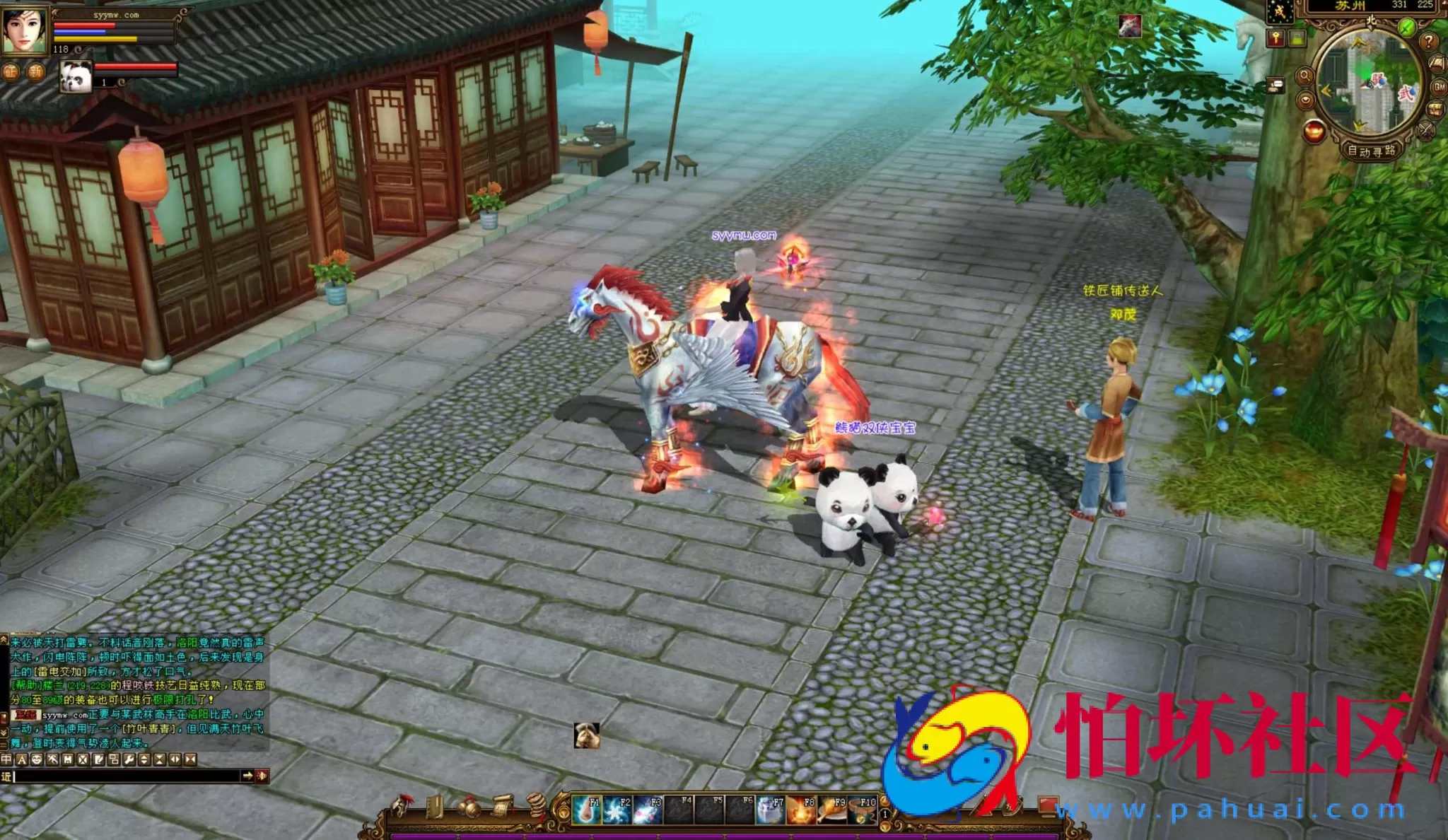Click the syymw.com label above the character portrait
The image size is (1448, 840).
116,15
